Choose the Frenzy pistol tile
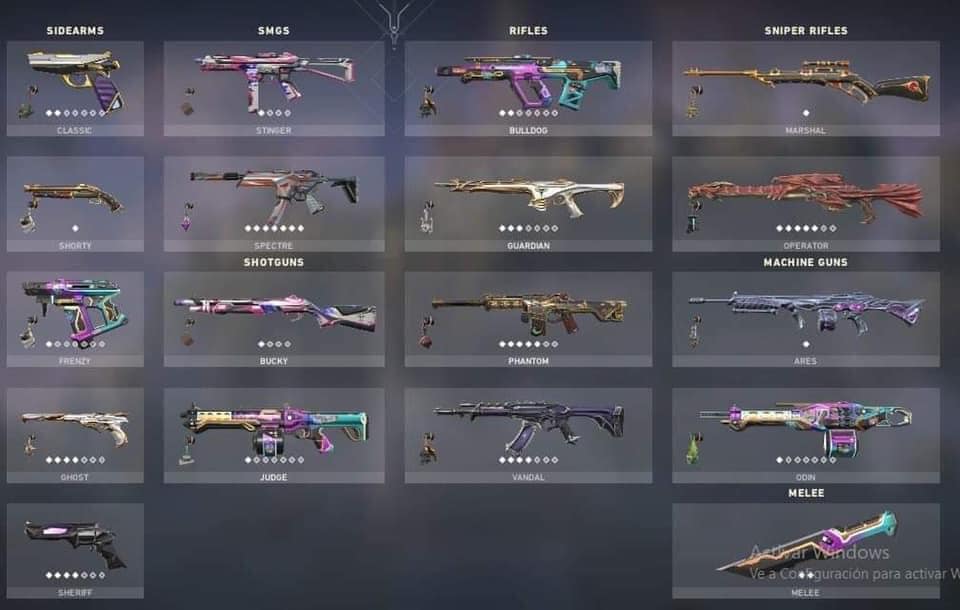960x610 pixels. 75,318
